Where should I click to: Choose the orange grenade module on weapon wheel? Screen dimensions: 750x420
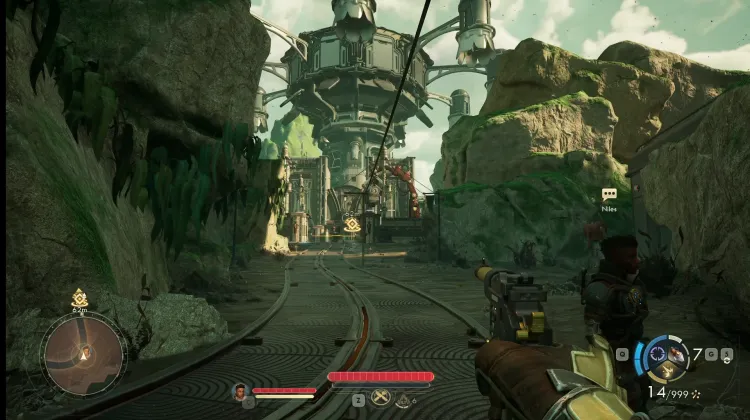[x=678, y=353]
